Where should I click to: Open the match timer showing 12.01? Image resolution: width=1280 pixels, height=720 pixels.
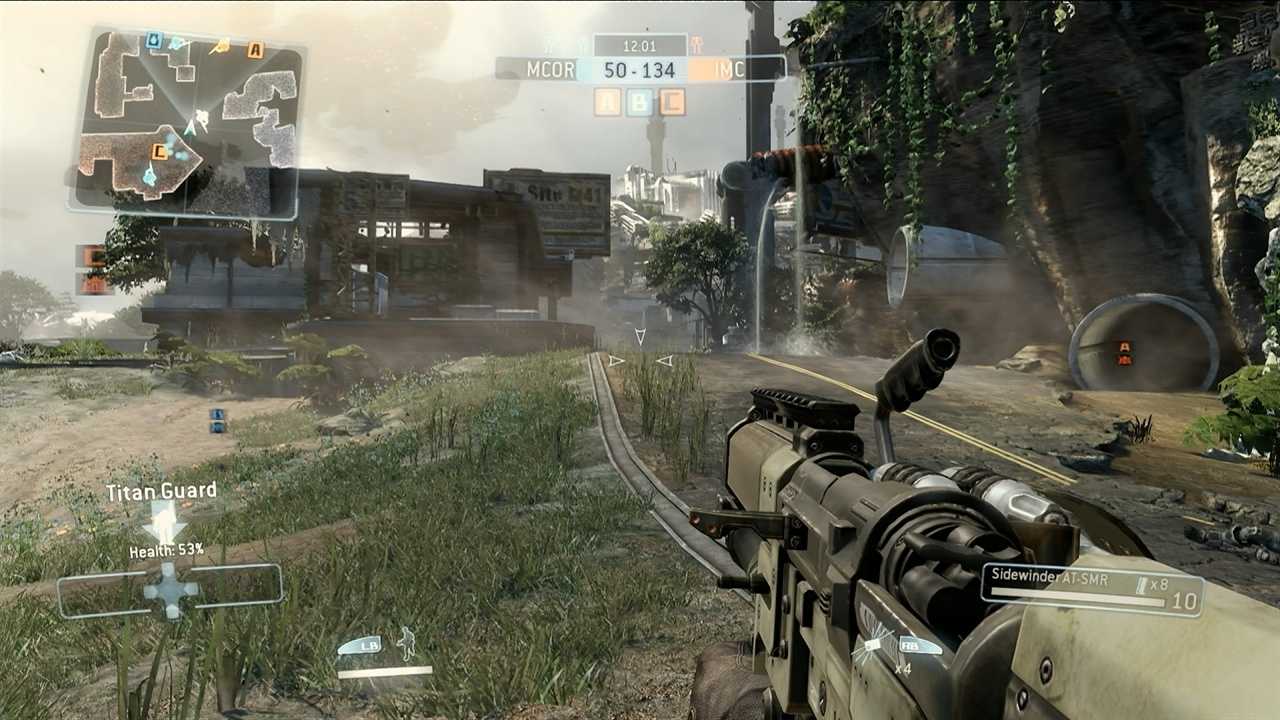[x=639, y=45]
